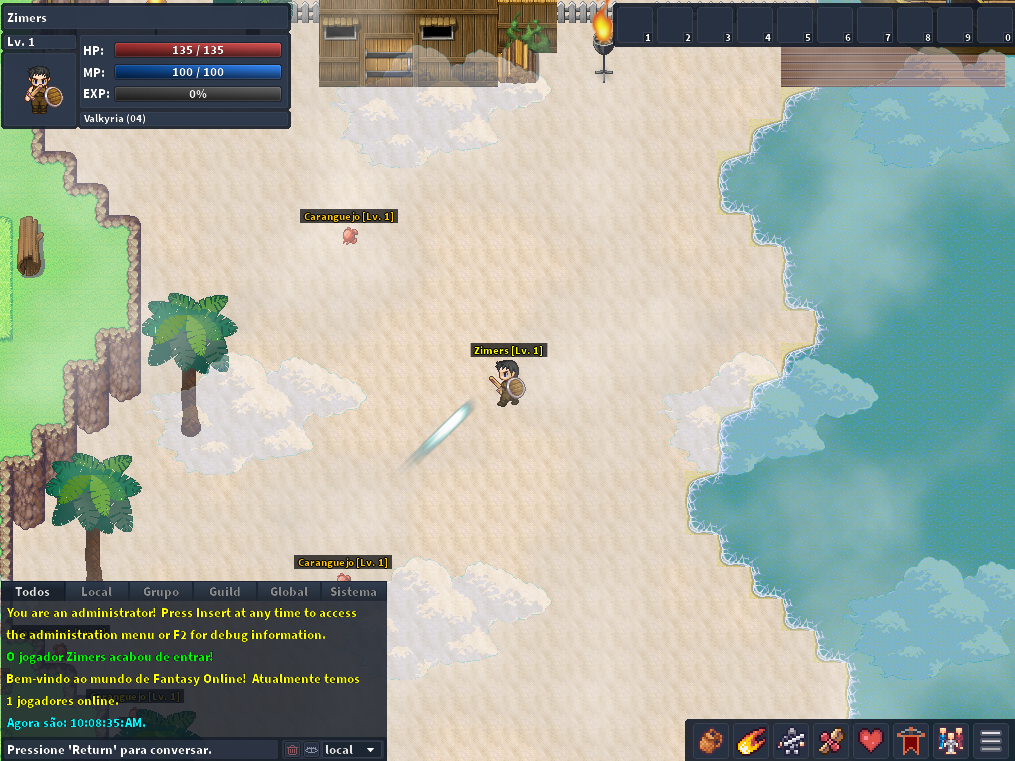Image resolution: width=1015 pixels, height=761 pixels.
Task: Open the quest scroll icon
Action: [831, 741]
